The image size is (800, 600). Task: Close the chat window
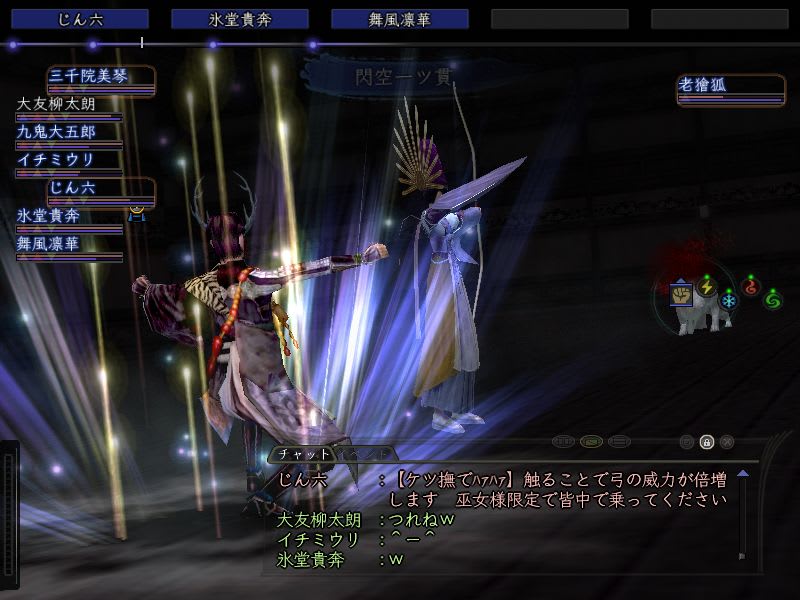pyautogui.click(x=727, y=441)
